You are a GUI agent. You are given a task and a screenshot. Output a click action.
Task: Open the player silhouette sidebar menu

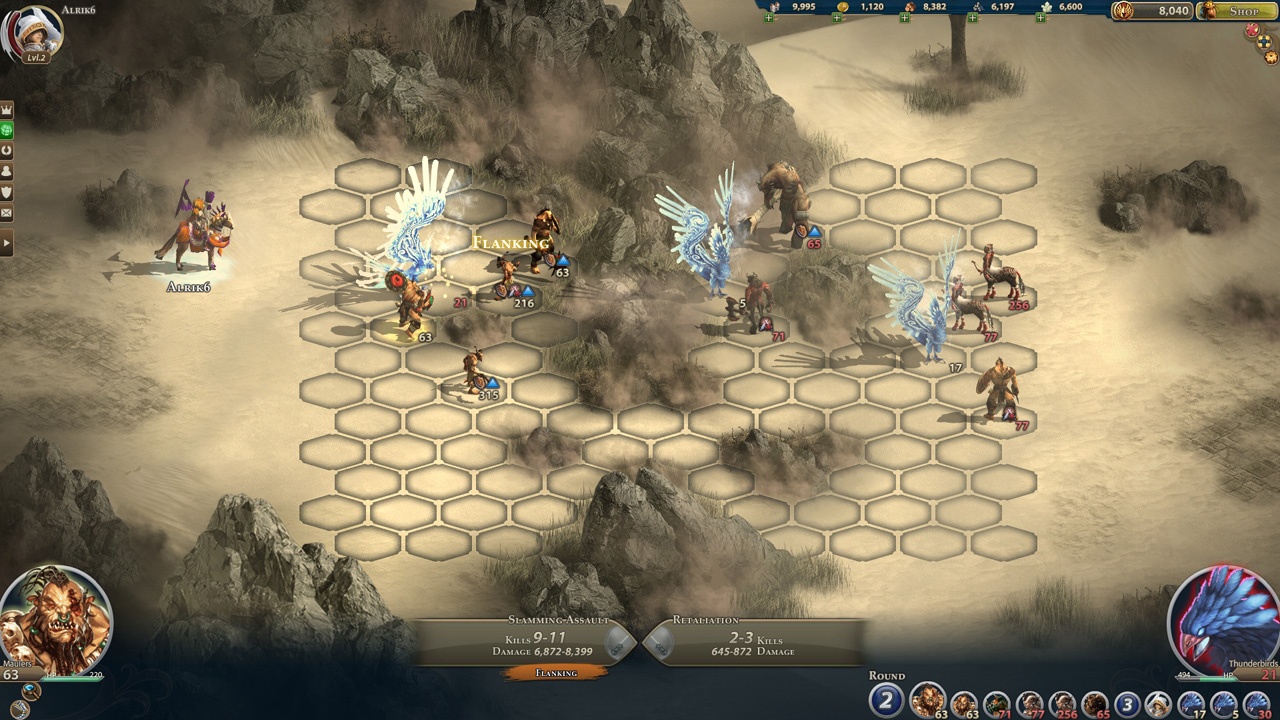click(x=7, y=171)
